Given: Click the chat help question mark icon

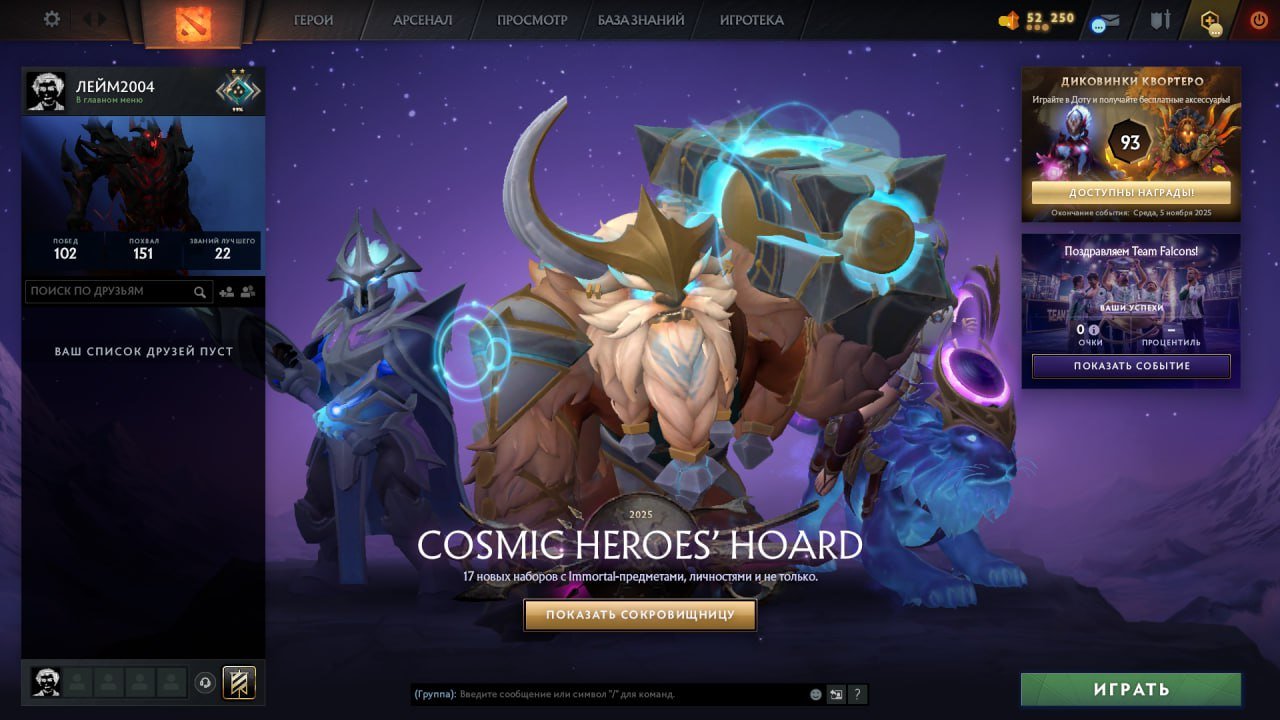Looking at the screenshot, I should pos(858,694).
